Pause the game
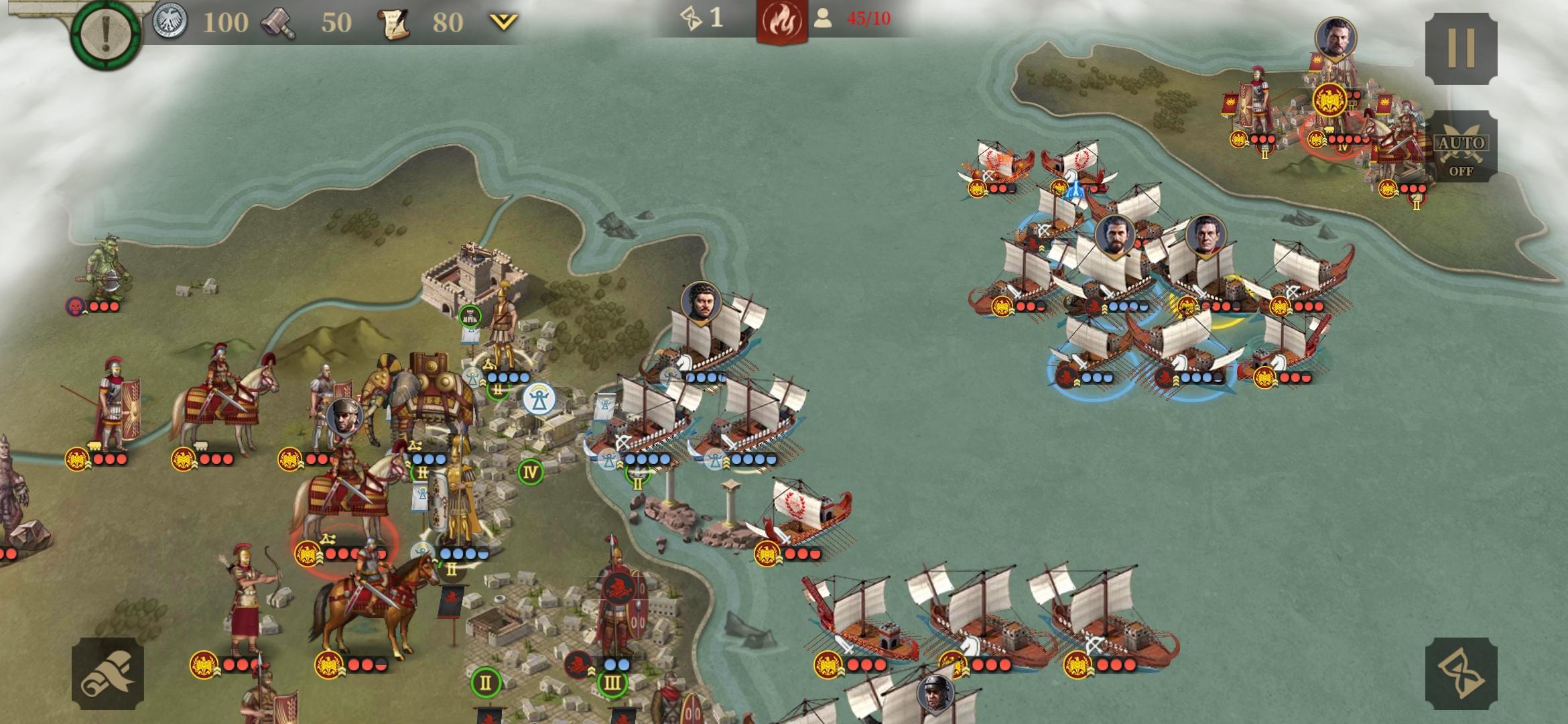Screen dimensions: 1568x724 click(x=1461, y=47)
